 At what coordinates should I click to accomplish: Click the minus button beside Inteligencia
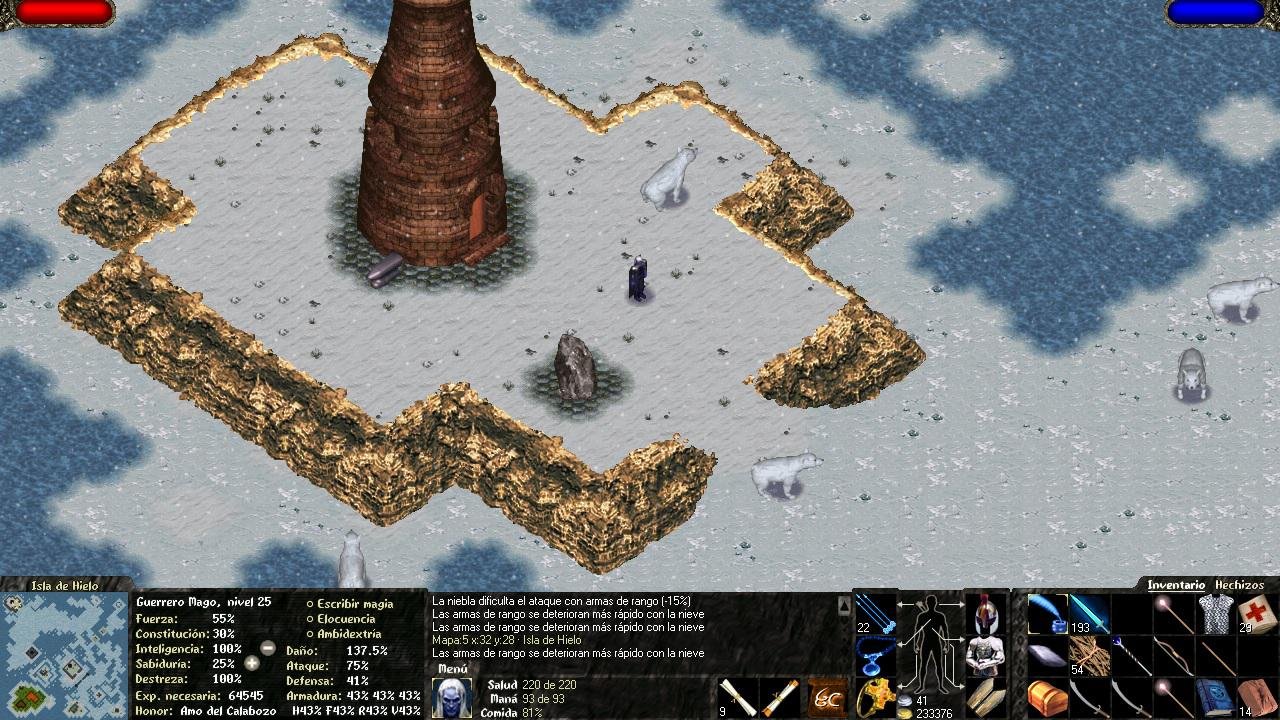tap(269, 648)
